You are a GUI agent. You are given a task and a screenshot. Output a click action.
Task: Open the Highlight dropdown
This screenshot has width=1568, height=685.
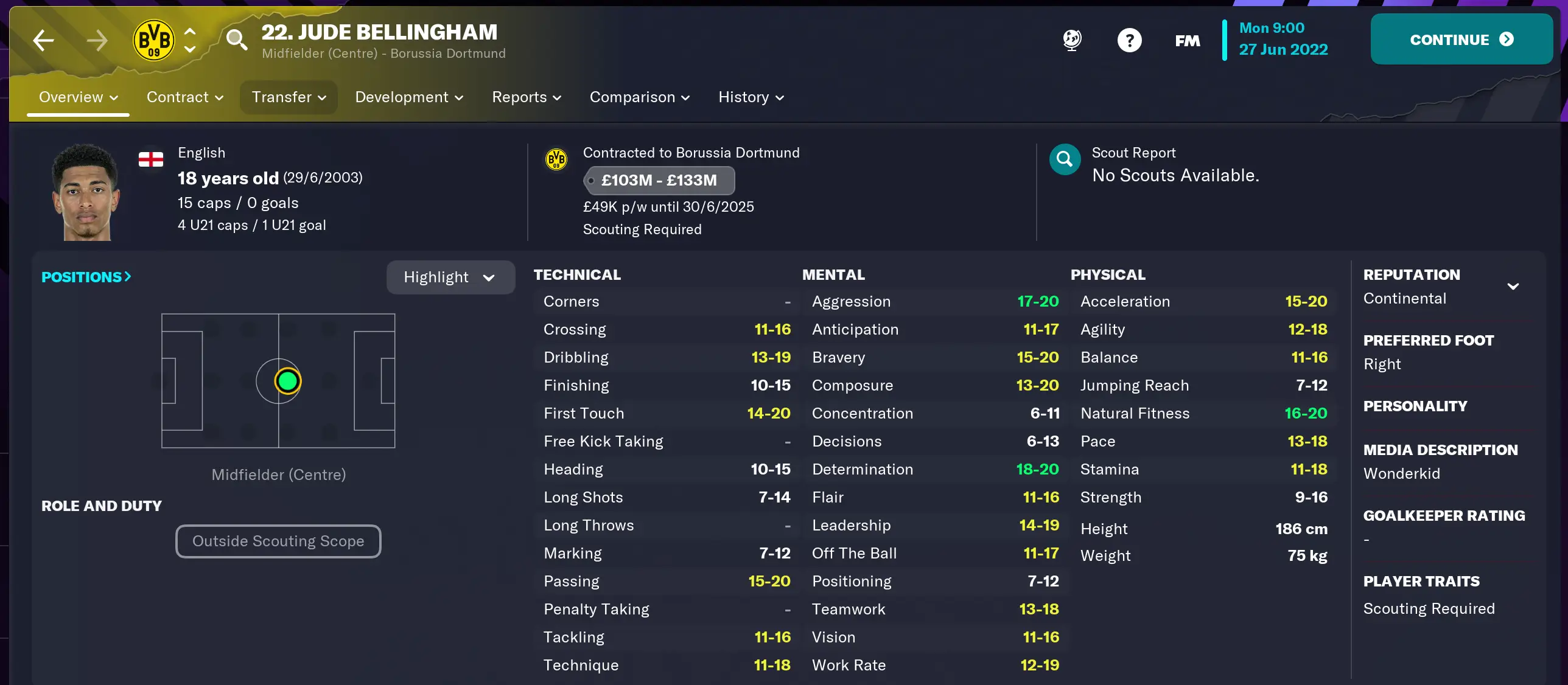click(450, 277)
